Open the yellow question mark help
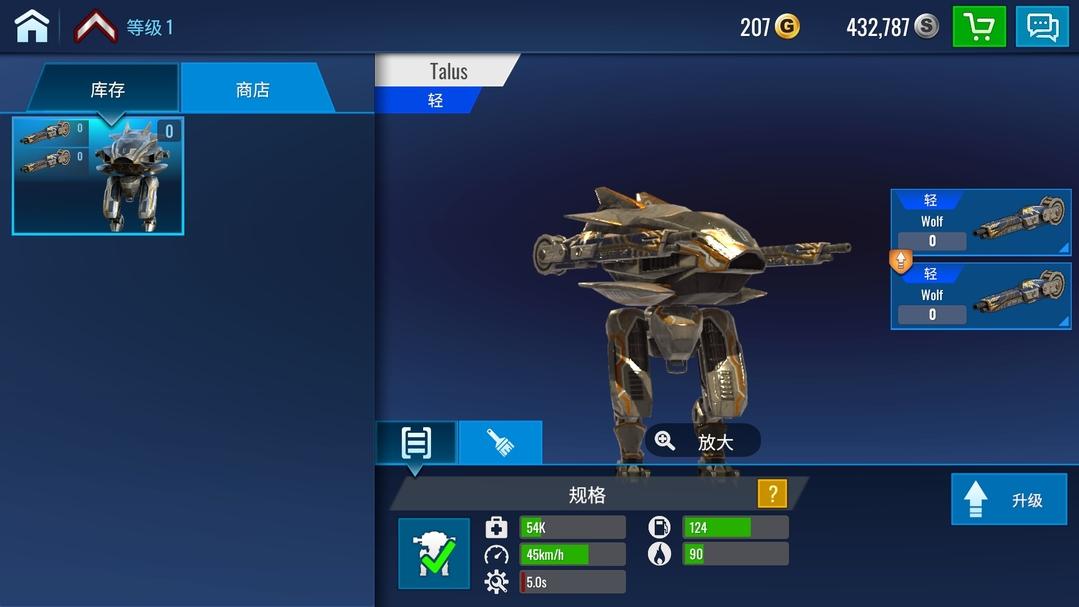This screenshot has height=607, width=1079. 772,494
